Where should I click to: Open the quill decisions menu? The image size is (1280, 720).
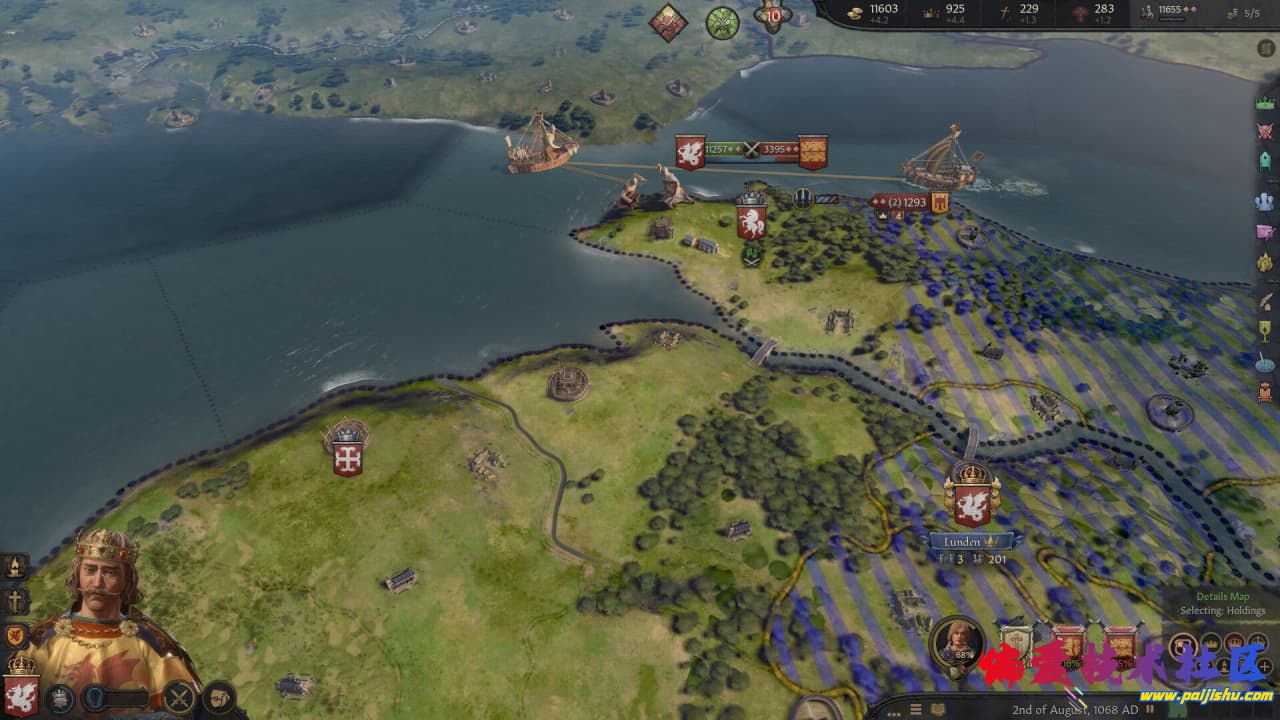1266,298
